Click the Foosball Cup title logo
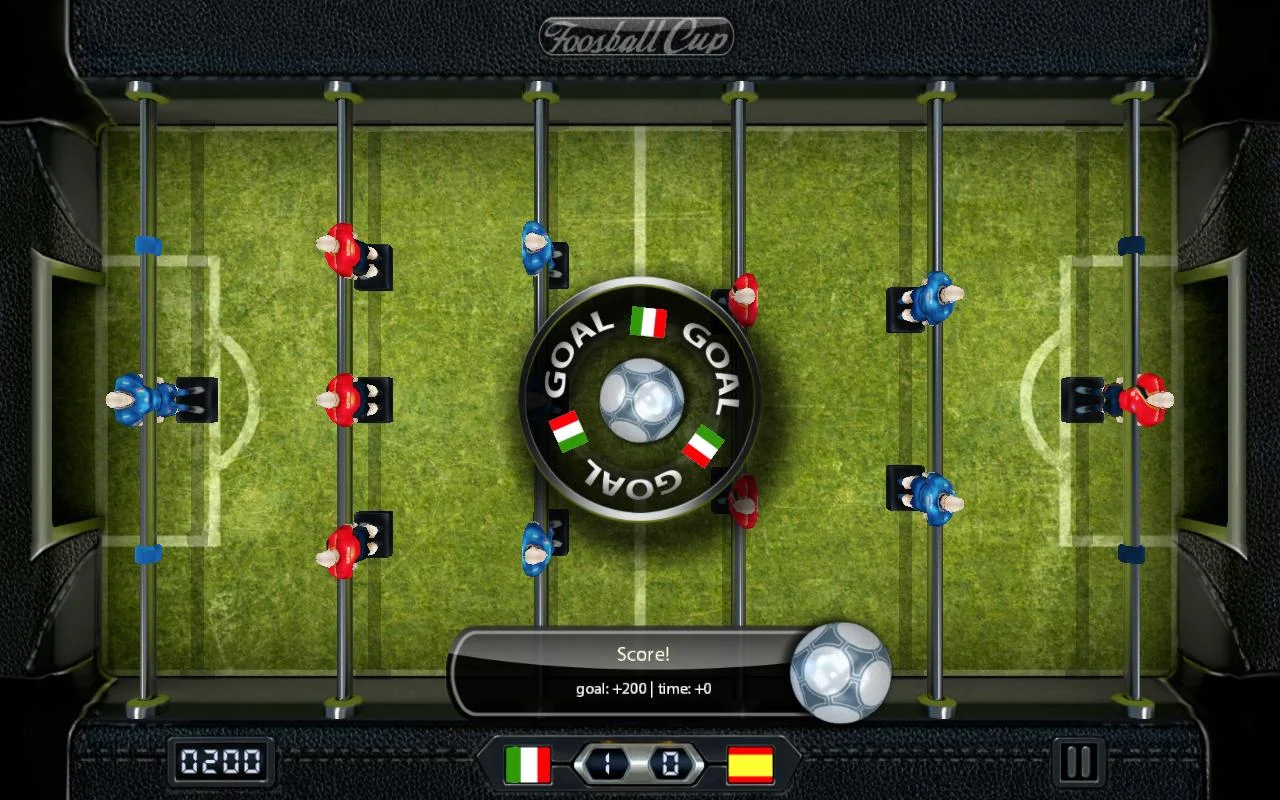The width and height of the screenshot is (1280, 800). tap(637, 34)
